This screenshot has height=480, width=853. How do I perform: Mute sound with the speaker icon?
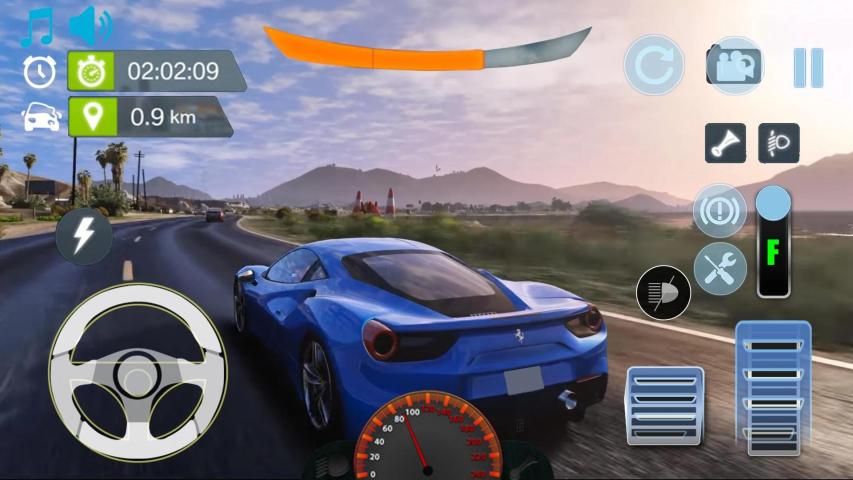coord(91,27)
